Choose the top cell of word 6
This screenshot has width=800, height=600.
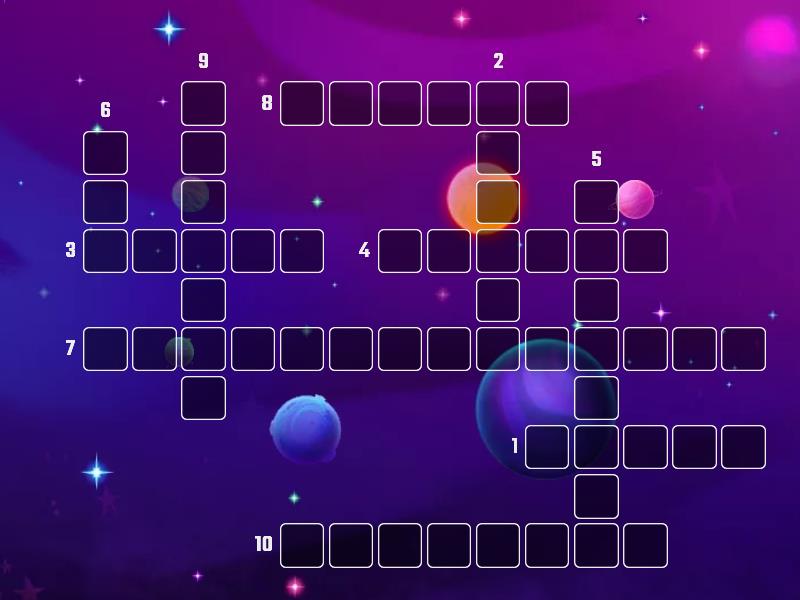pos(105,152)
